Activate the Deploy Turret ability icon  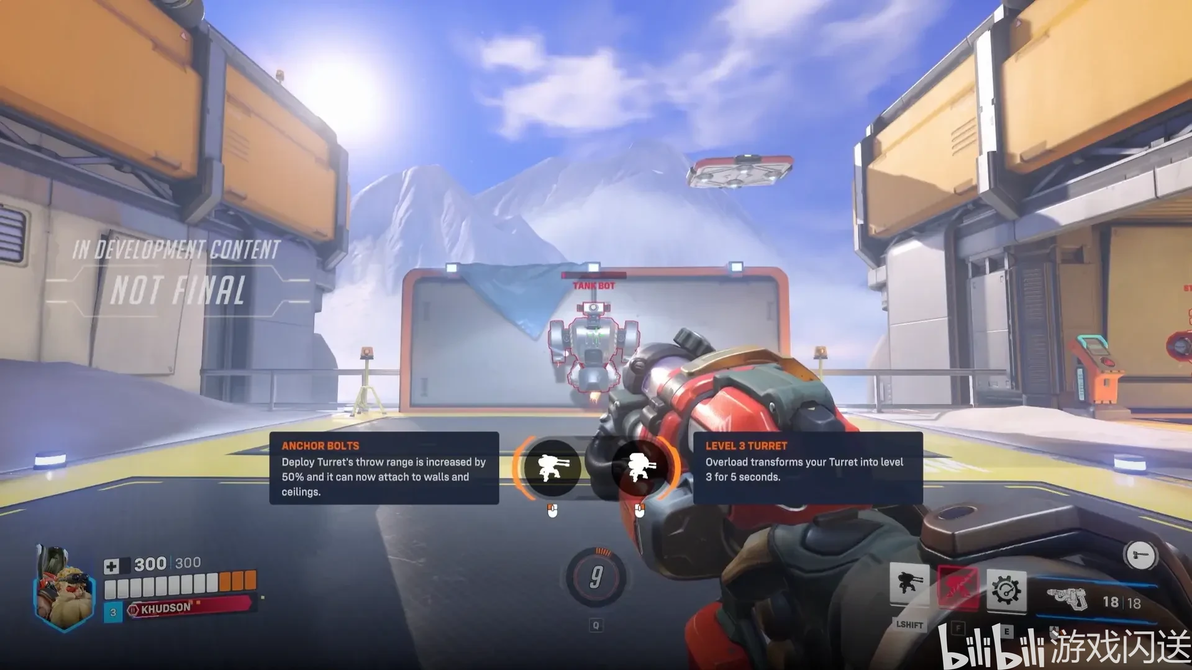click(909, 587)
